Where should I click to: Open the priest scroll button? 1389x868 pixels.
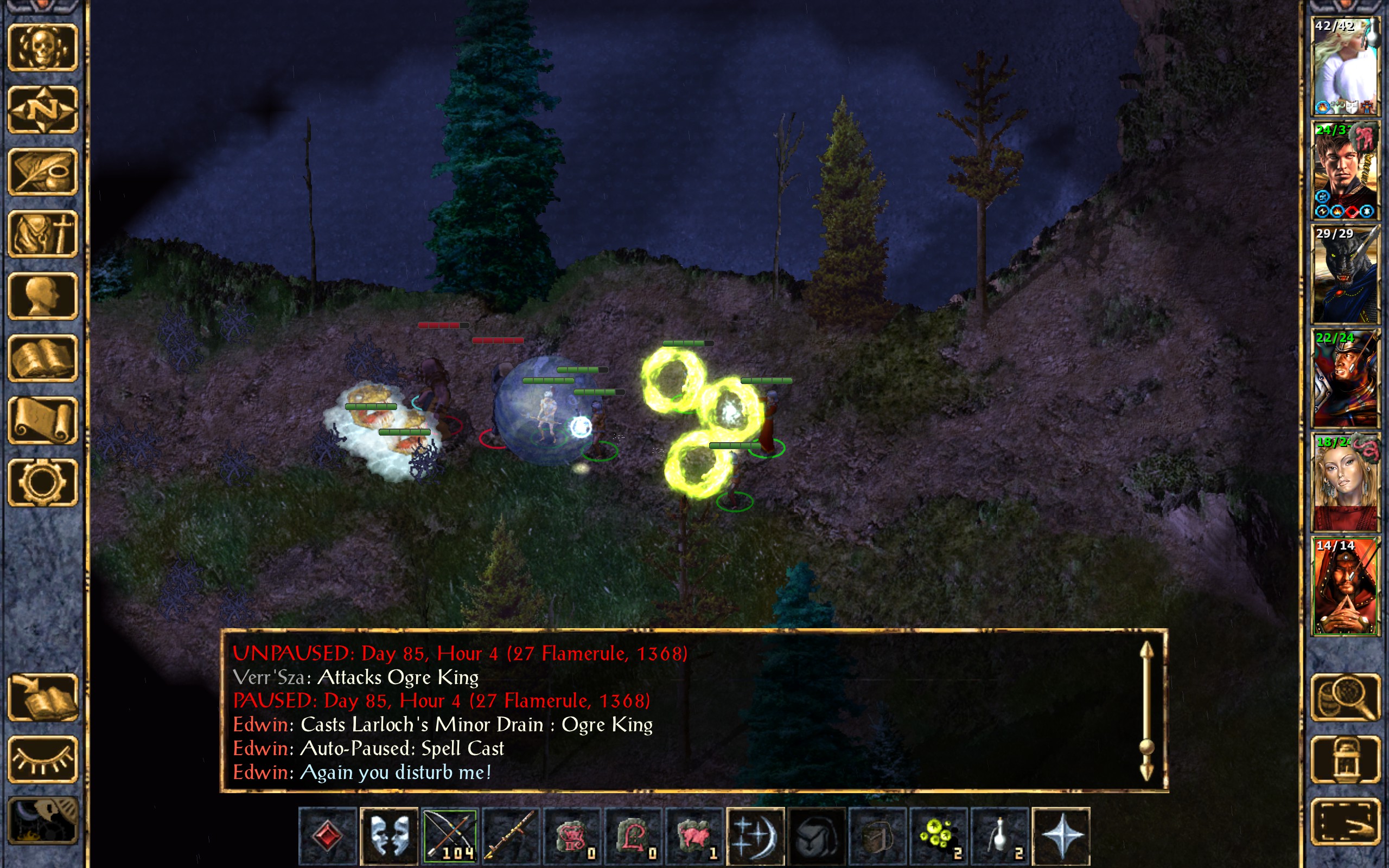coord(43,420)
